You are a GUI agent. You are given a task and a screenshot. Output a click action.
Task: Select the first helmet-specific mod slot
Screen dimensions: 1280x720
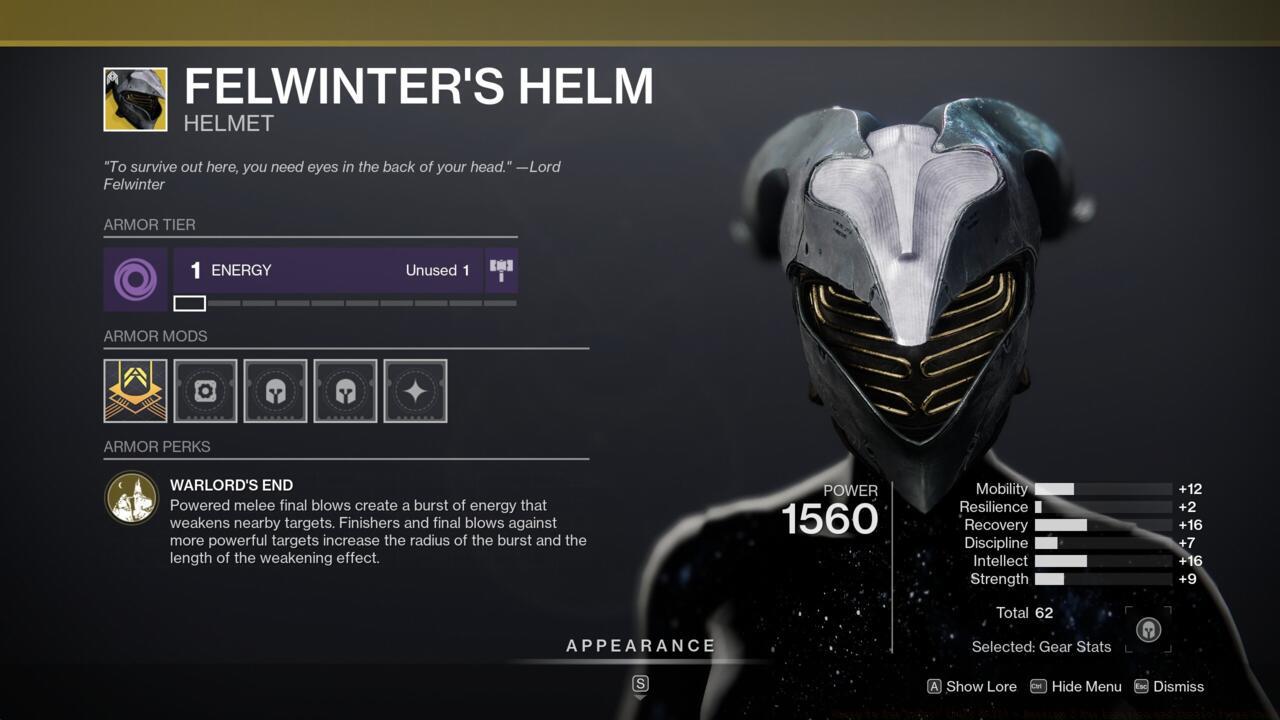[275, 391]
